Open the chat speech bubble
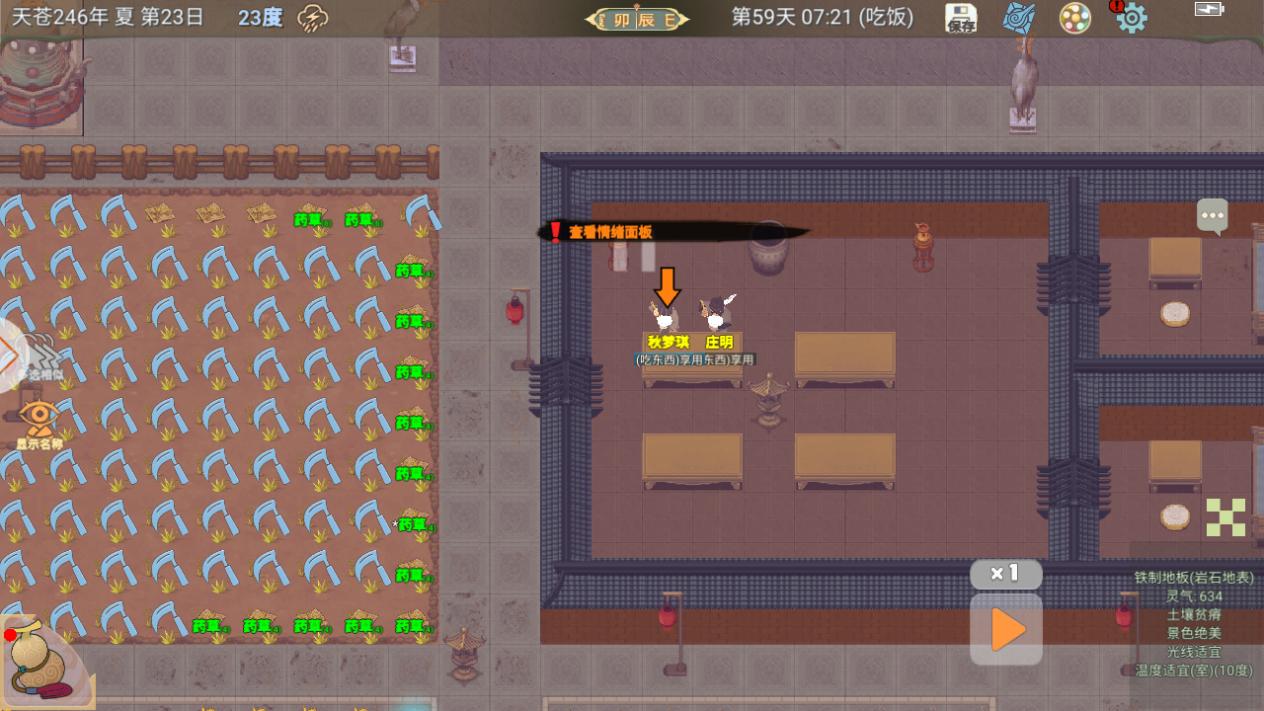The width and height of the screenshot is (1264, 711). pyautogui.click(x=1212, y=215)
